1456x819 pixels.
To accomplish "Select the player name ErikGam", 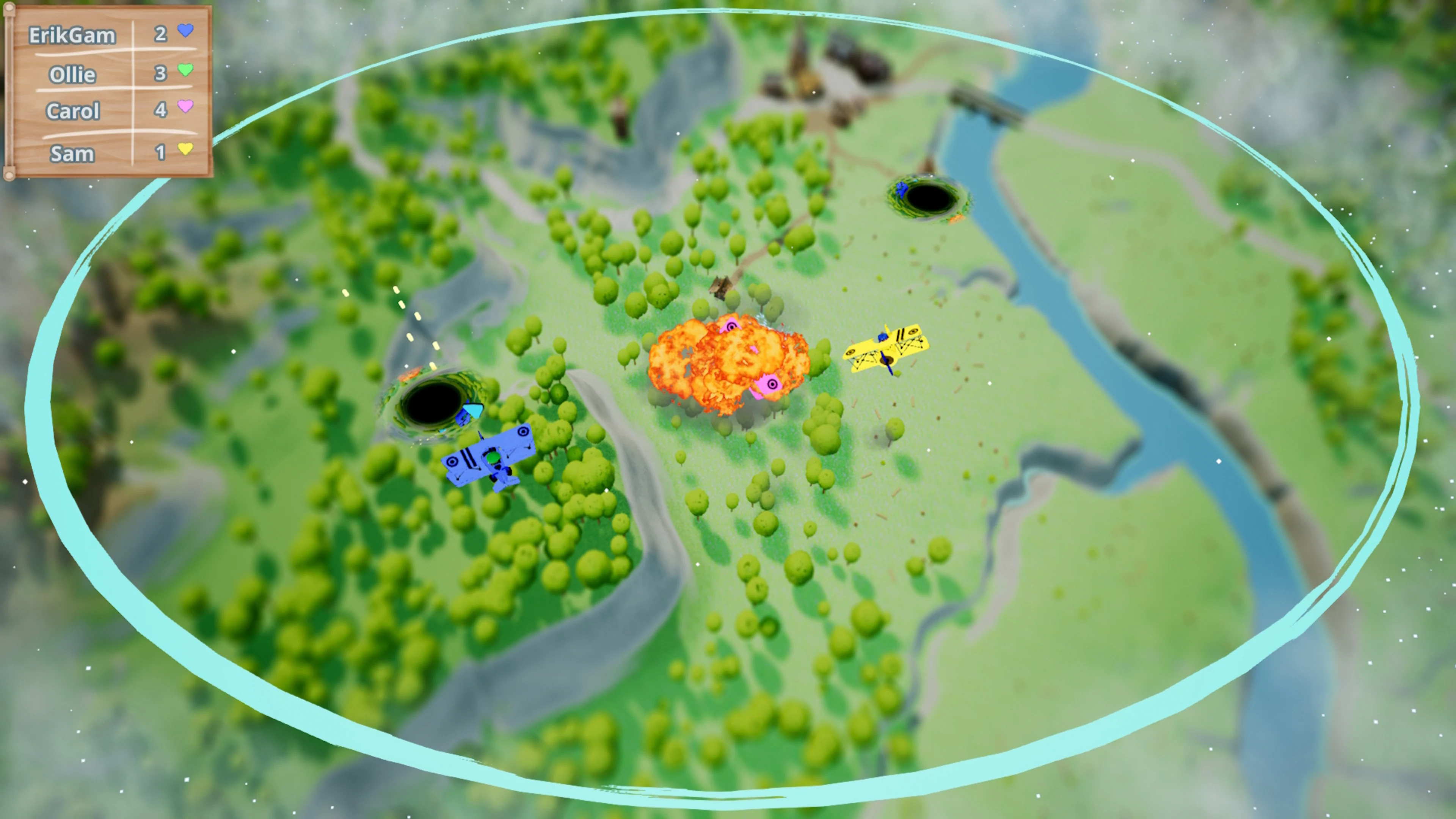I will 72,35.
